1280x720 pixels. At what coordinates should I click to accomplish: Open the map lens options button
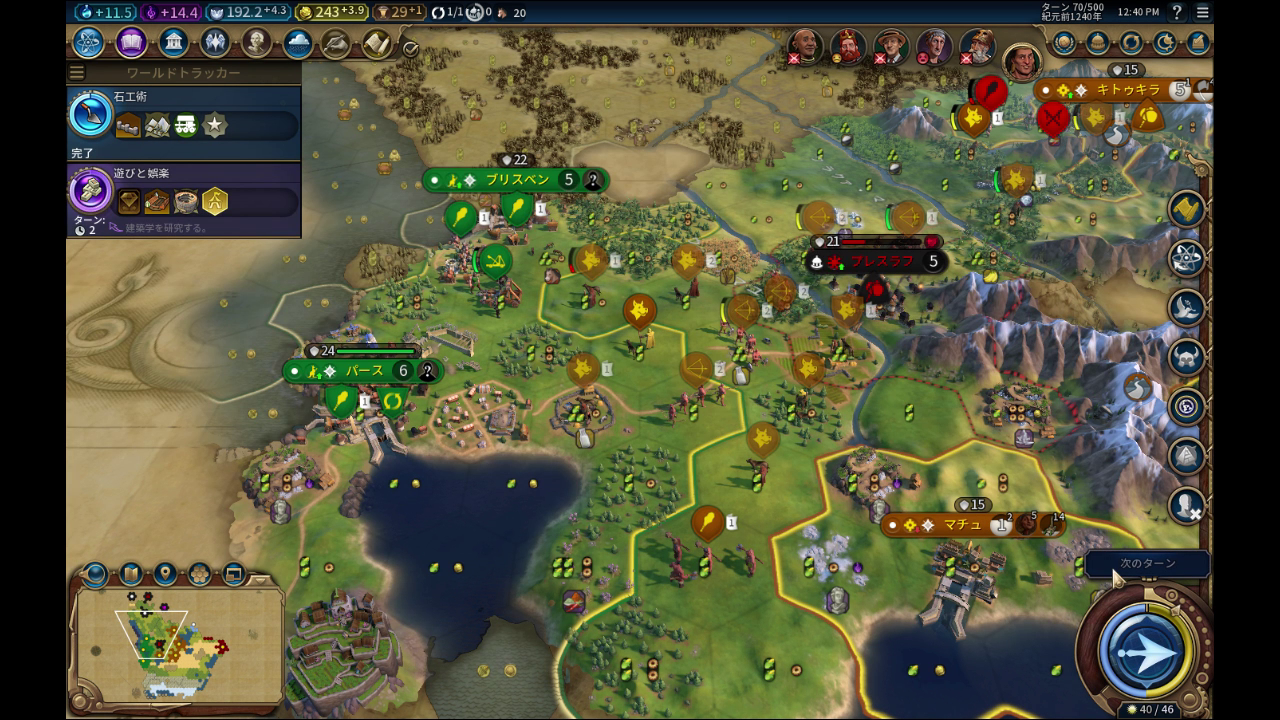pos(130,574)
